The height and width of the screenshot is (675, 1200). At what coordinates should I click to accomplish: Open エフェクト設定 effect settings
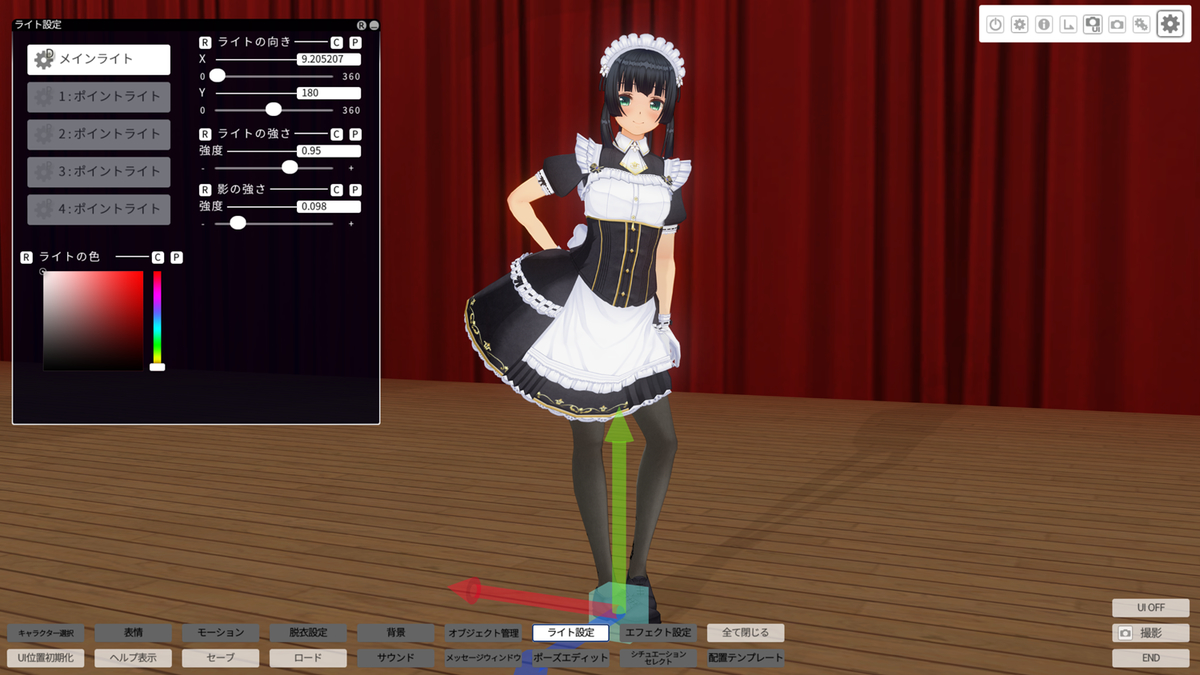coord(658,632)
